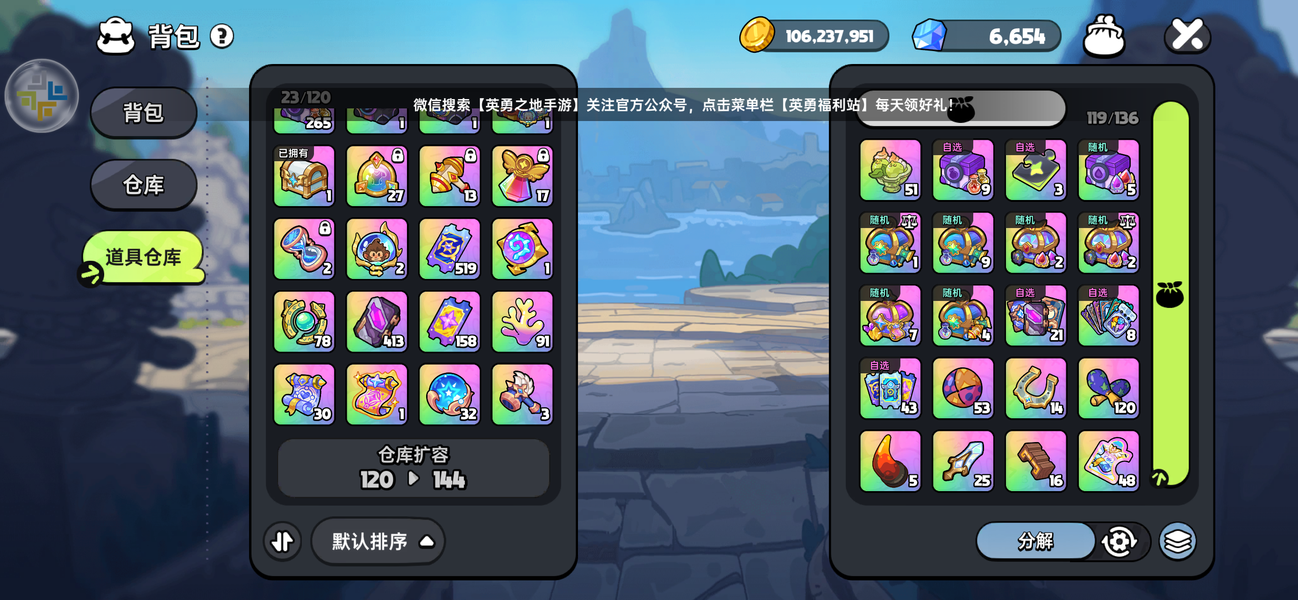Open the 已拥有 treasure chest item
This screenshot has width=1298, height=600.
[304, 176]
